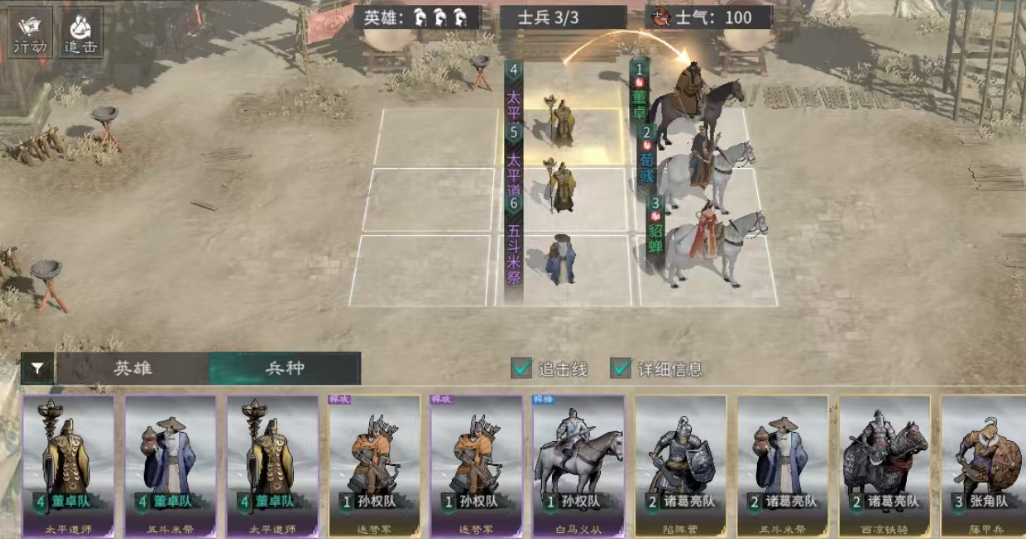Select the 西凉铁骑 troop card
The width and height of the screenshot is (1026, 539).
coord(885,460)
